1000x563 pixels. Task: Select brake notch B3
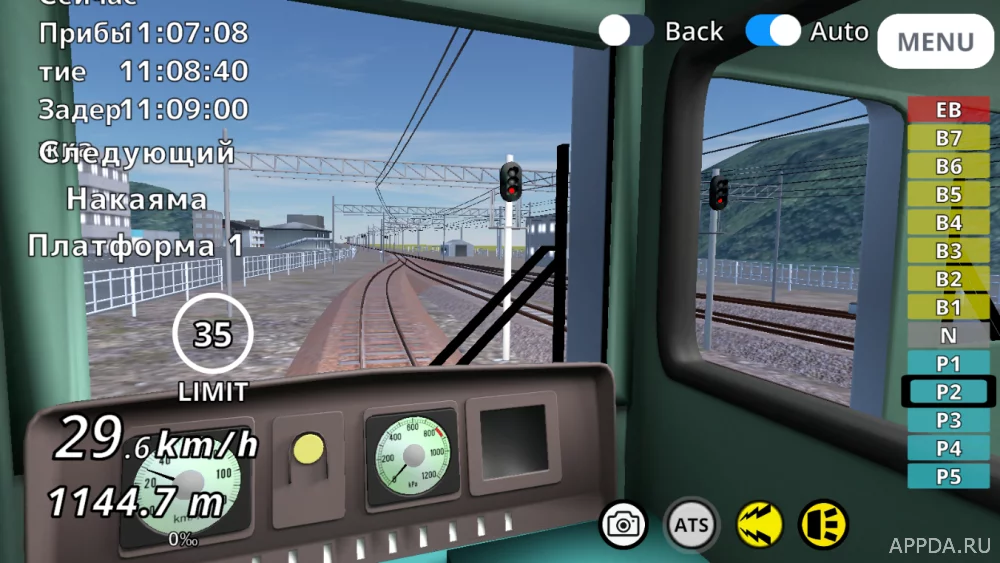948,250
